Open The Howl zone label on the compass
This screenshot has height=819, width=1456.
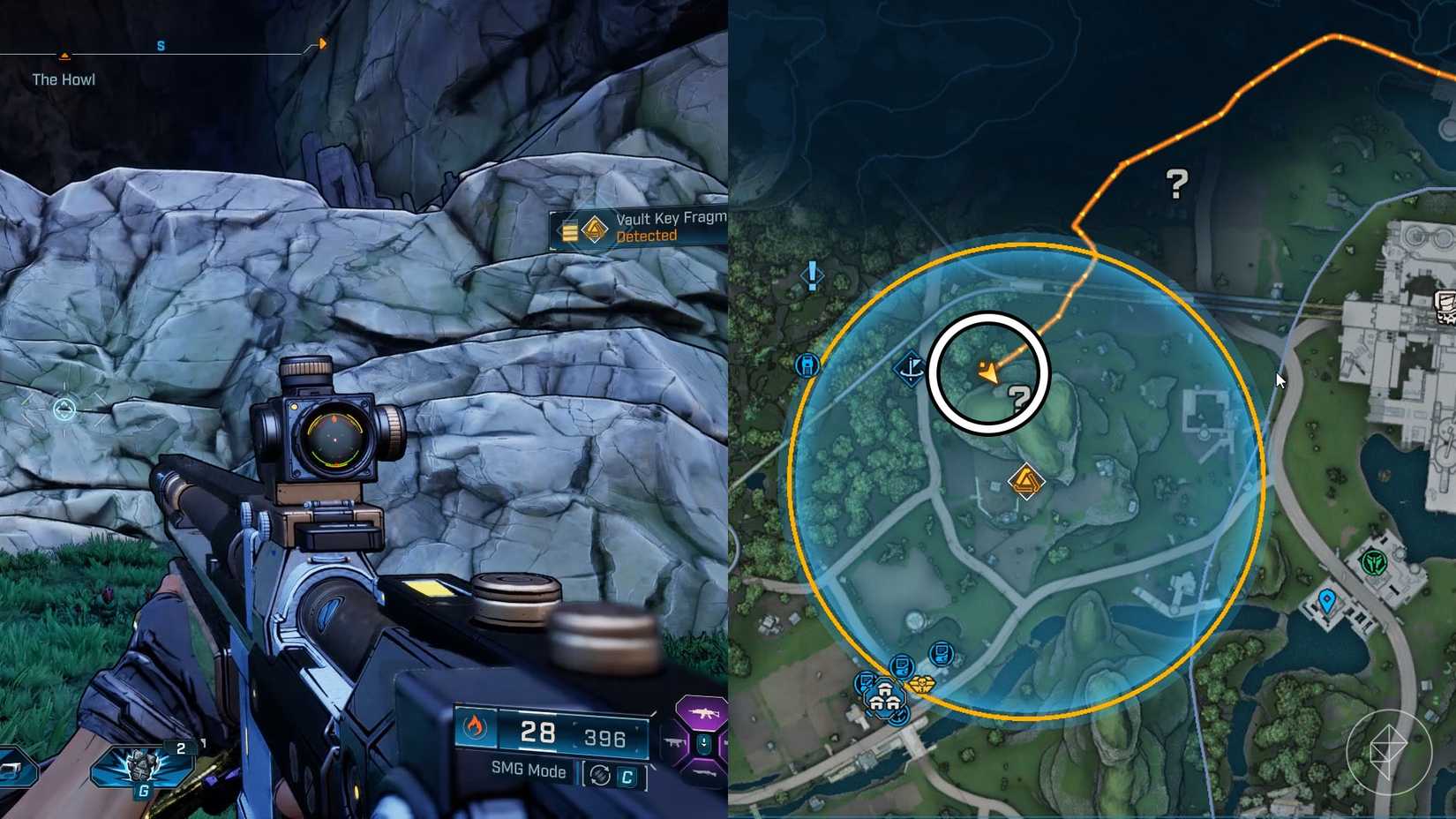click(x=64, y=79)
